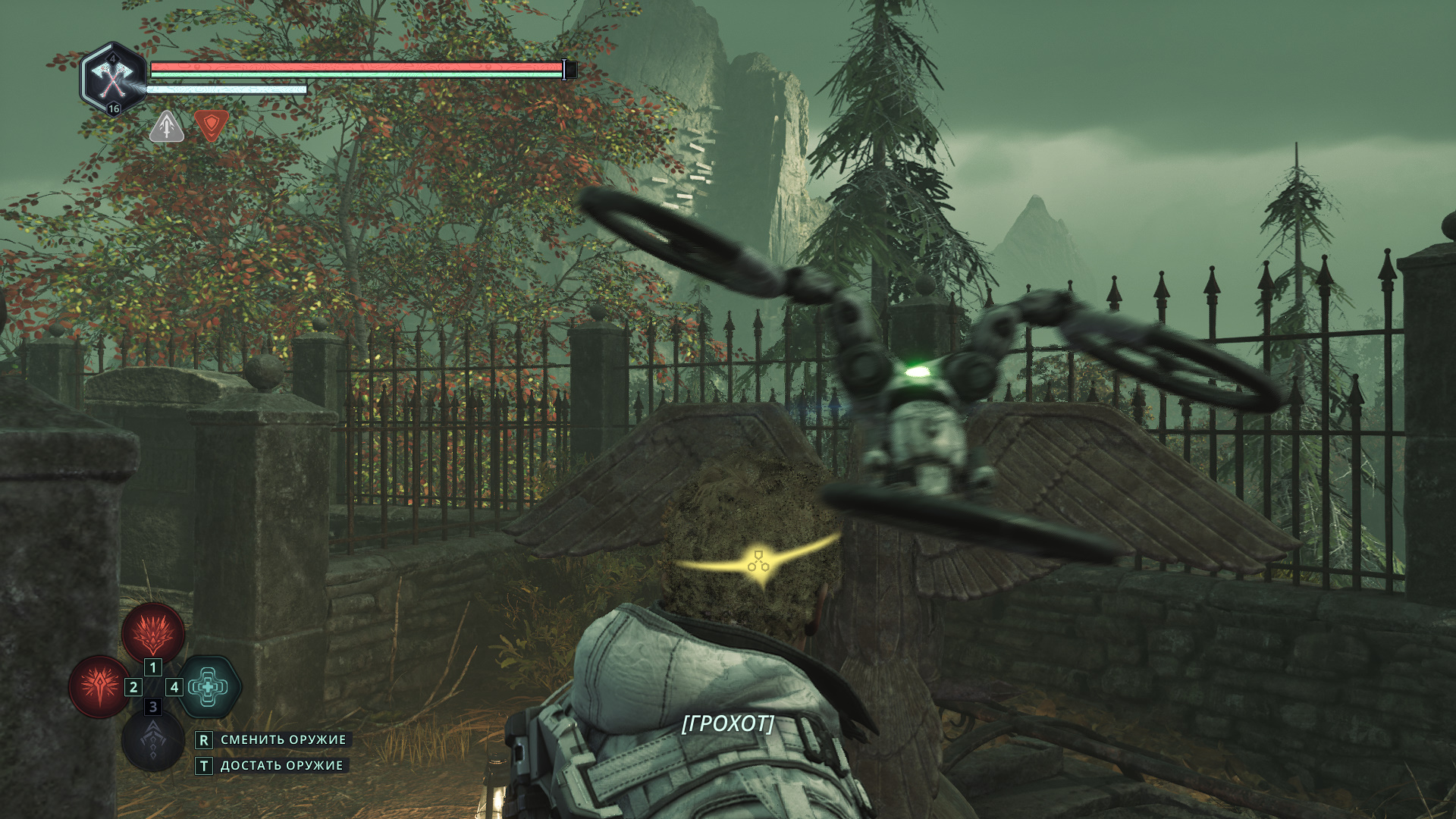
Task: Activate the red spiky crest ability in slot 1
Action: [x=153, y=632]
